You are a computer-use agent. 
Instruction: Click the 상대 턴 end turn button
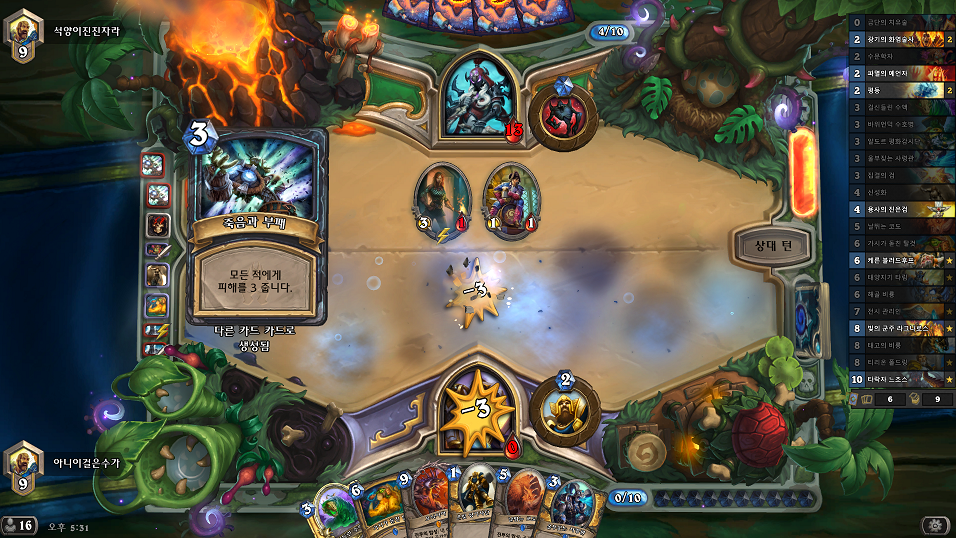[778, 246]
